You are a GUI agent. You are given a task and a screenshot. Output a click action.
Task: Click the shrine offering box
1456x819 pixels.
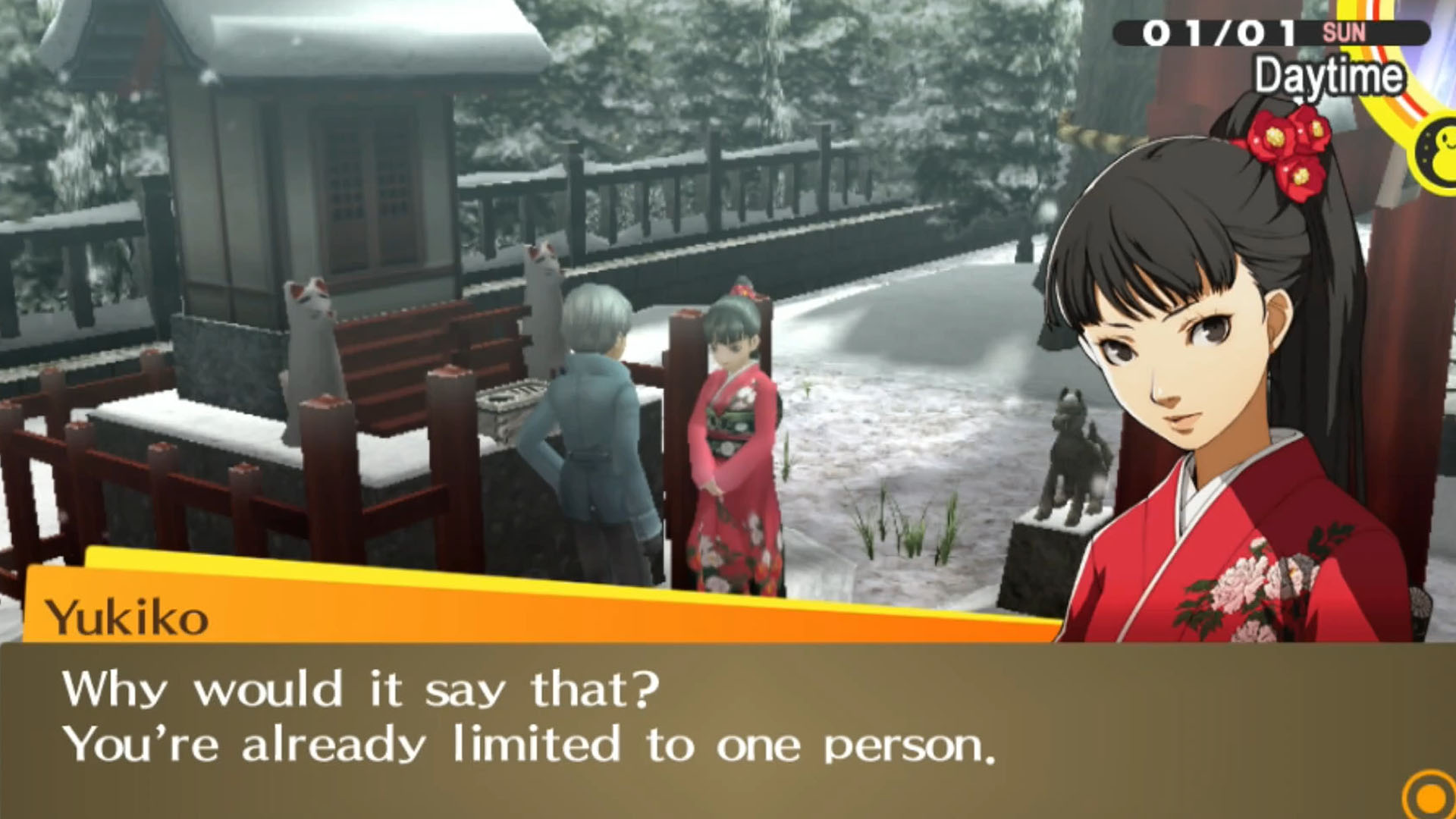pos(510,402)
